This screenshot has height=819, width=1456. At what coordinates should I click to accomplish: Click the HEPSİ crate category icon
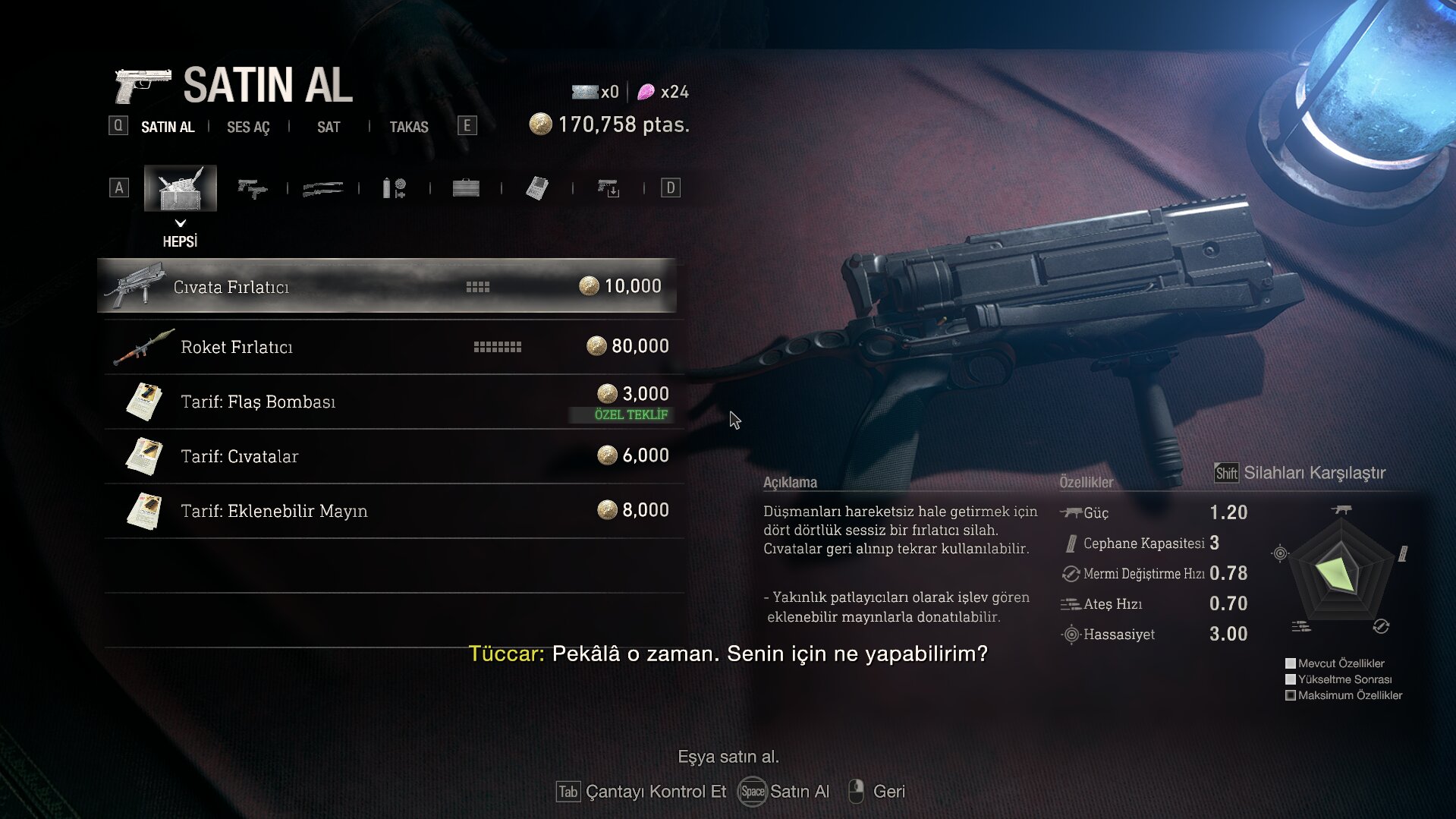click(181, 187)
